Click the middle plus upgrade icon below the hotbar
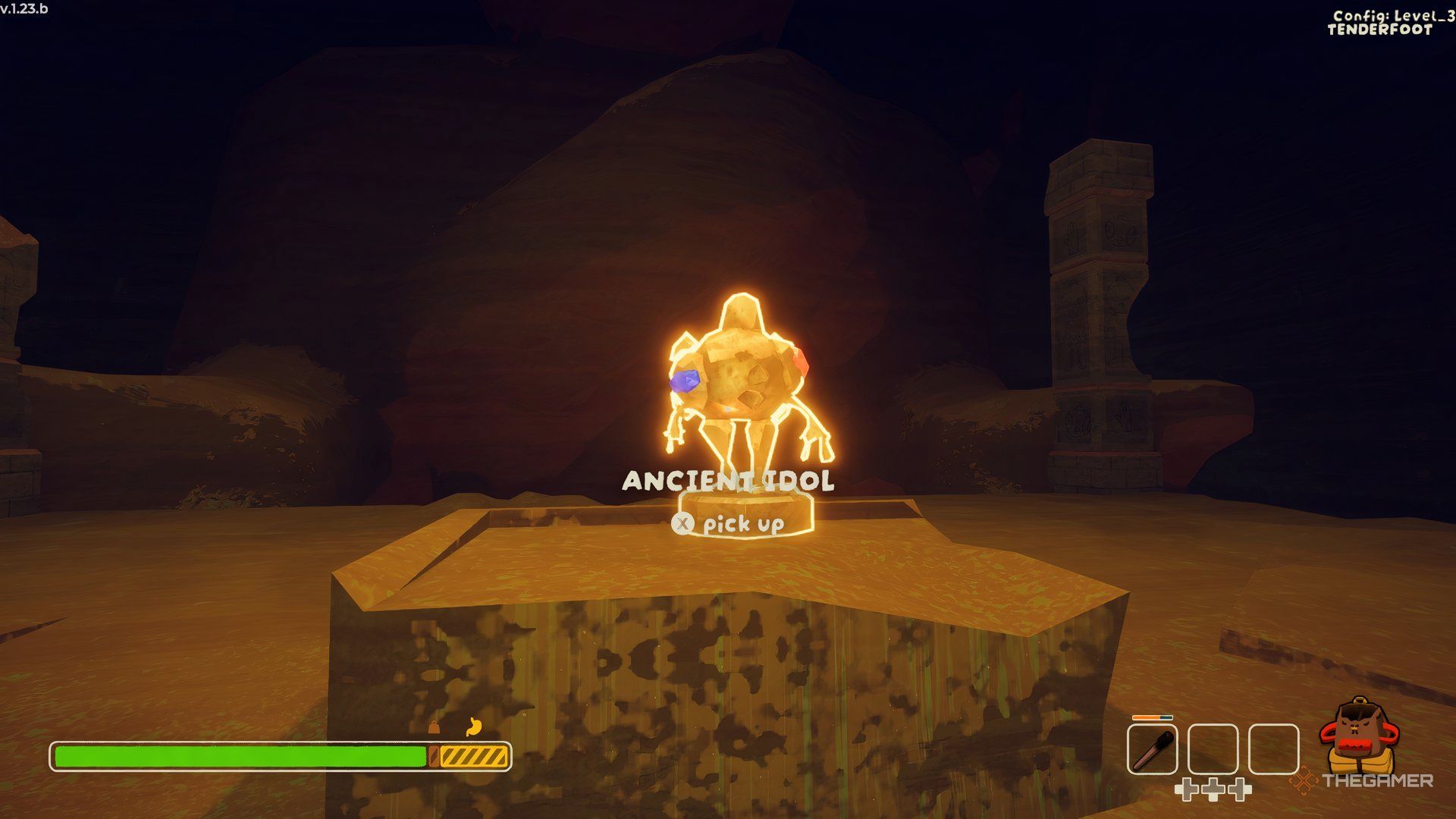This screenshot has height=819, width=1456. [x=1212, y=790]
